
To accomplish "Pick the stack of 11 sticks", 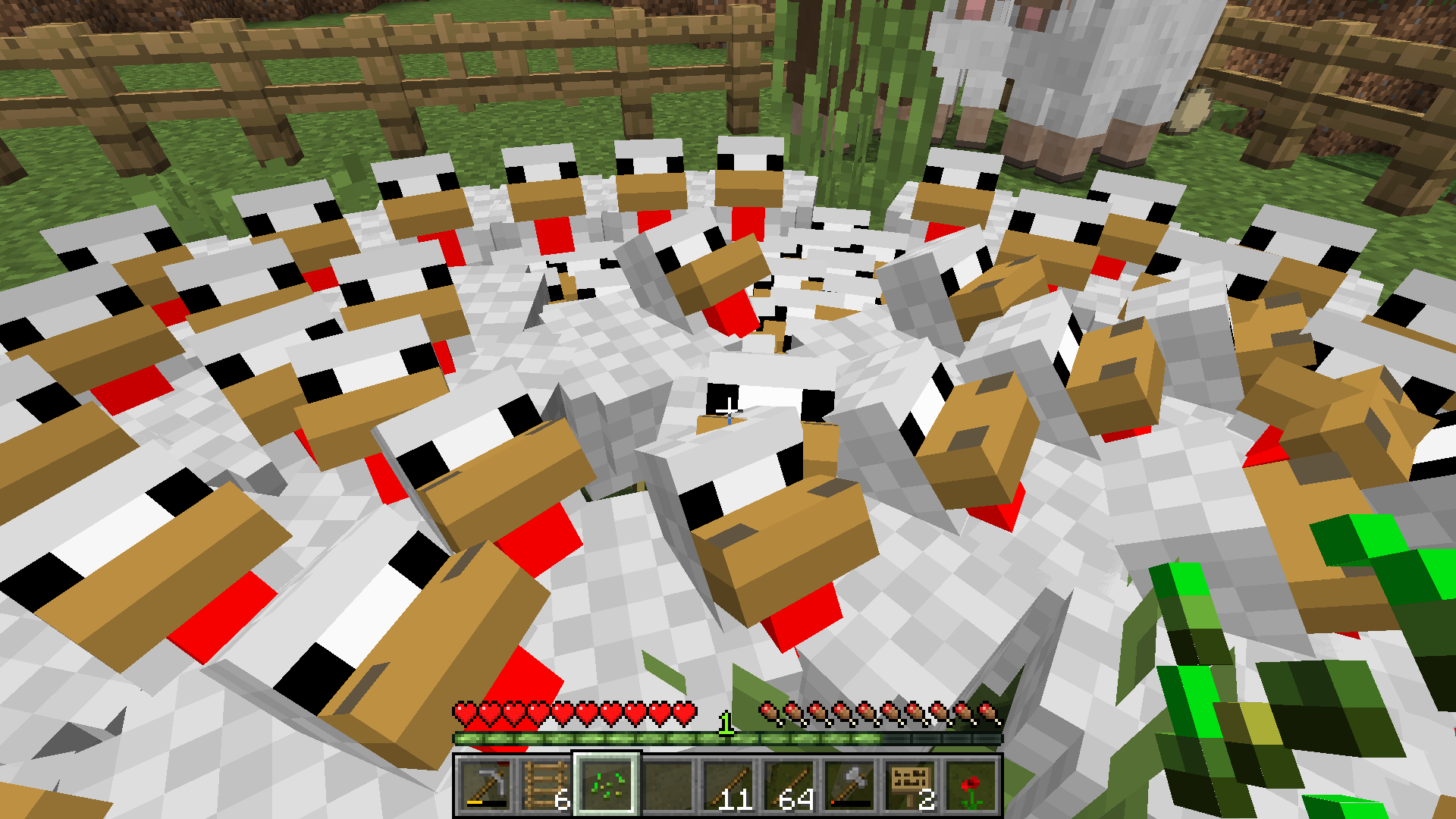I will (x=728, y=786).
